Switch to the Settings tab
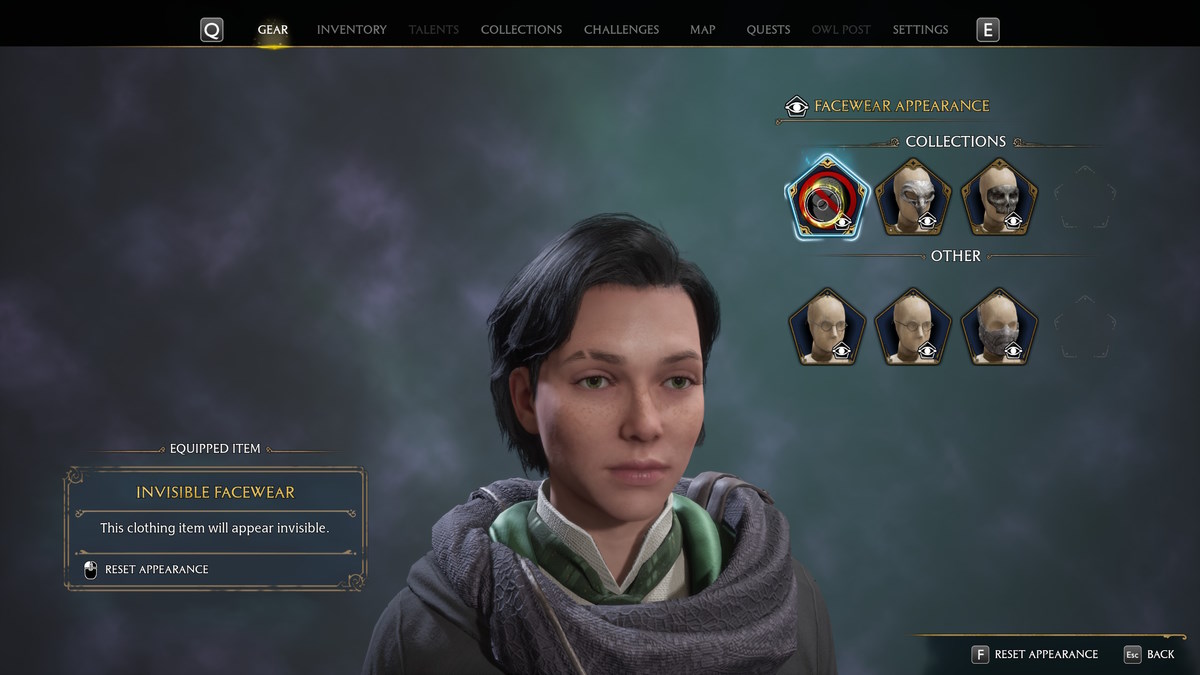 920,30
